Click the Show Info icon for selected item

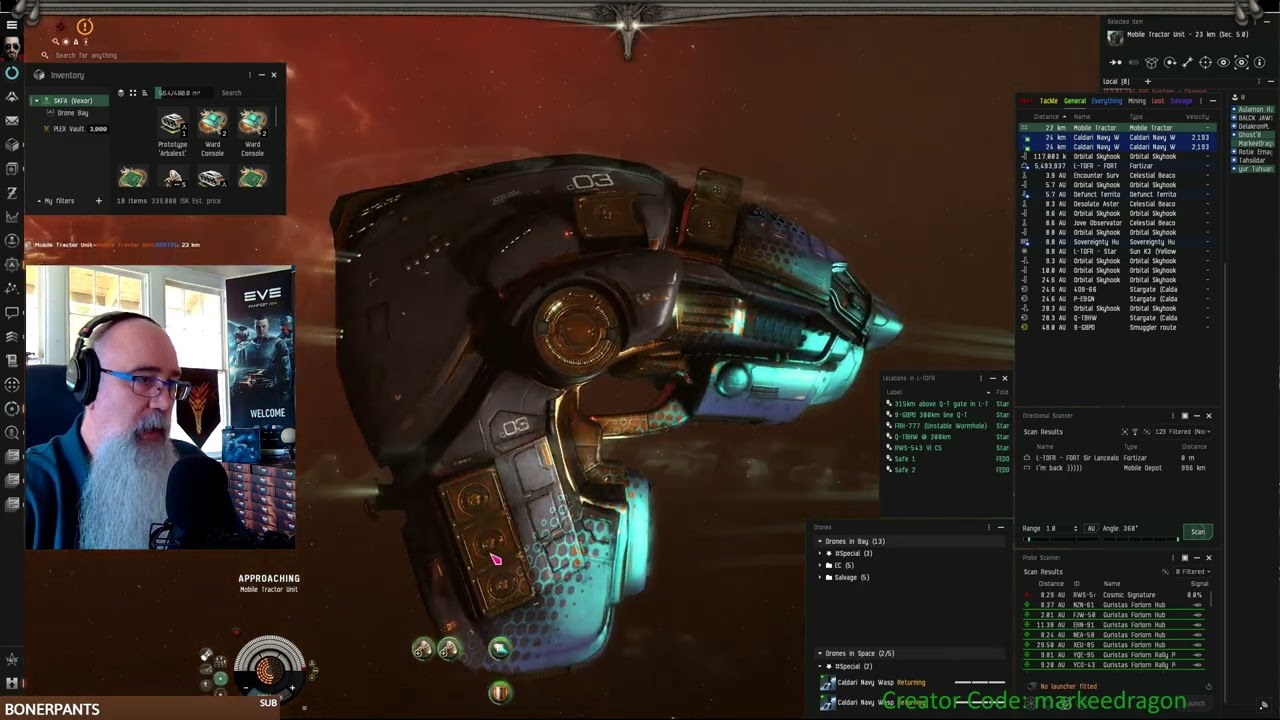[1259, 62]
